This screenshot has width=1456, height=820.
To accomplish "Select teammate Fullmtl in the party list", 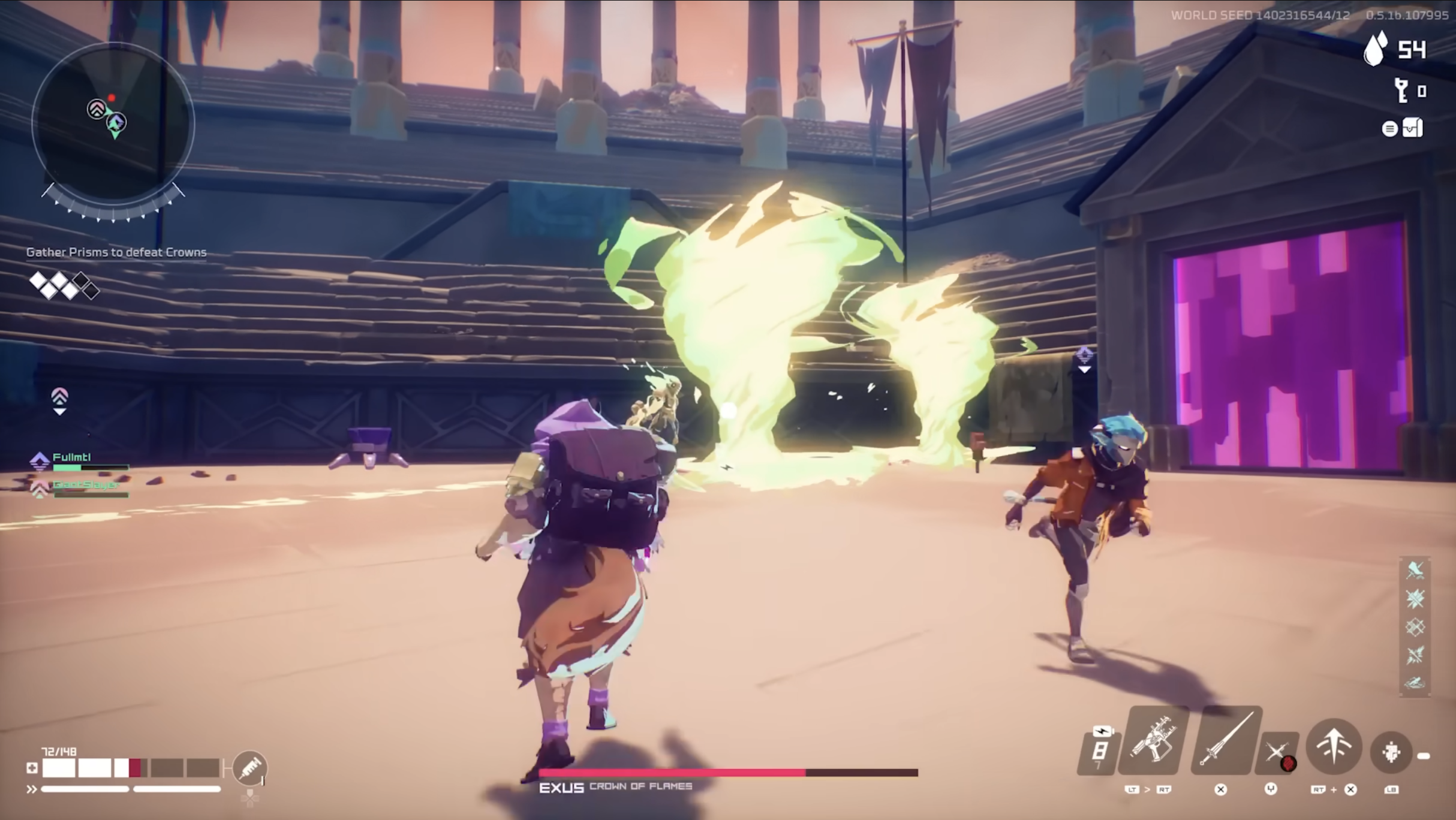I will point(72,458).
